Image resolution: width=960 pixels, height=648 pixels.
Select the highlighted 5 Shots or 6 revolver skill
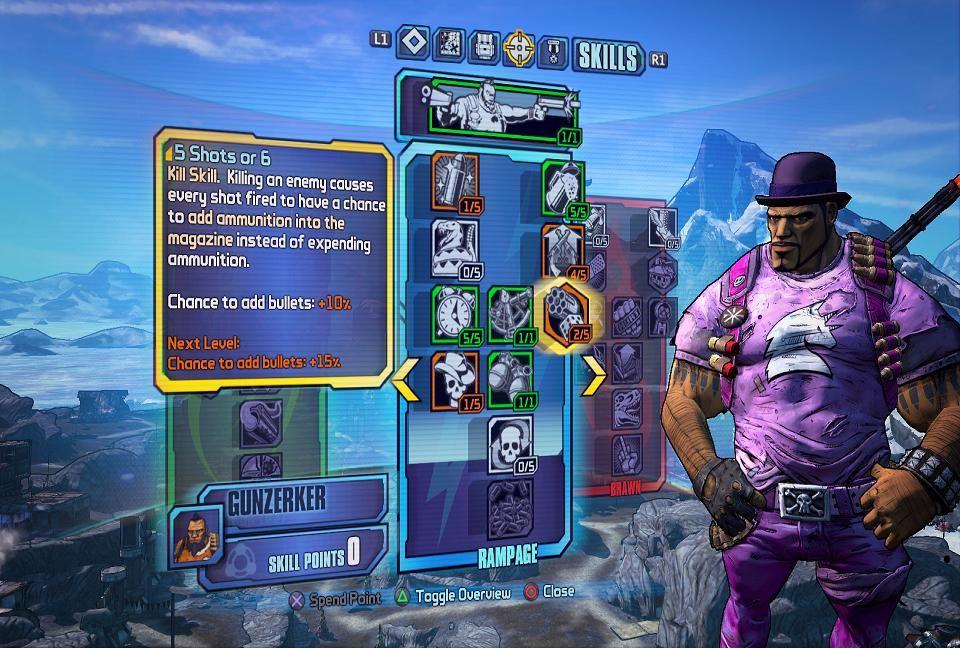[565, 312]
